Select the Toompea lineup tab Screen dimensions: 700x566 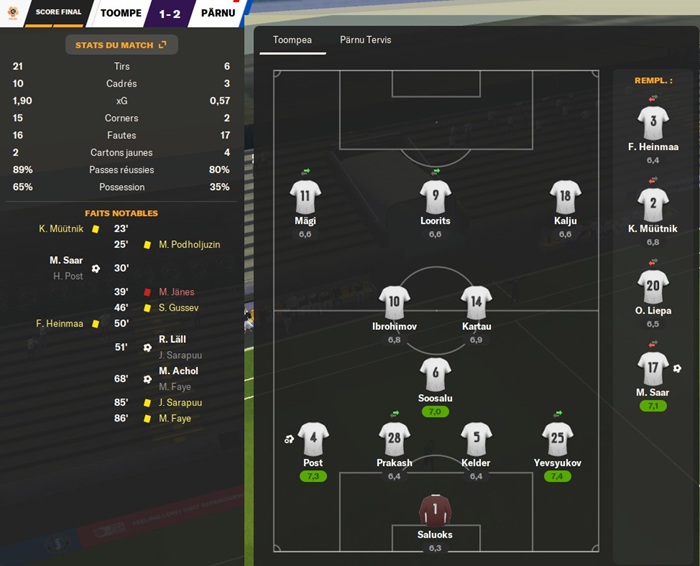[x=293, y=40]
